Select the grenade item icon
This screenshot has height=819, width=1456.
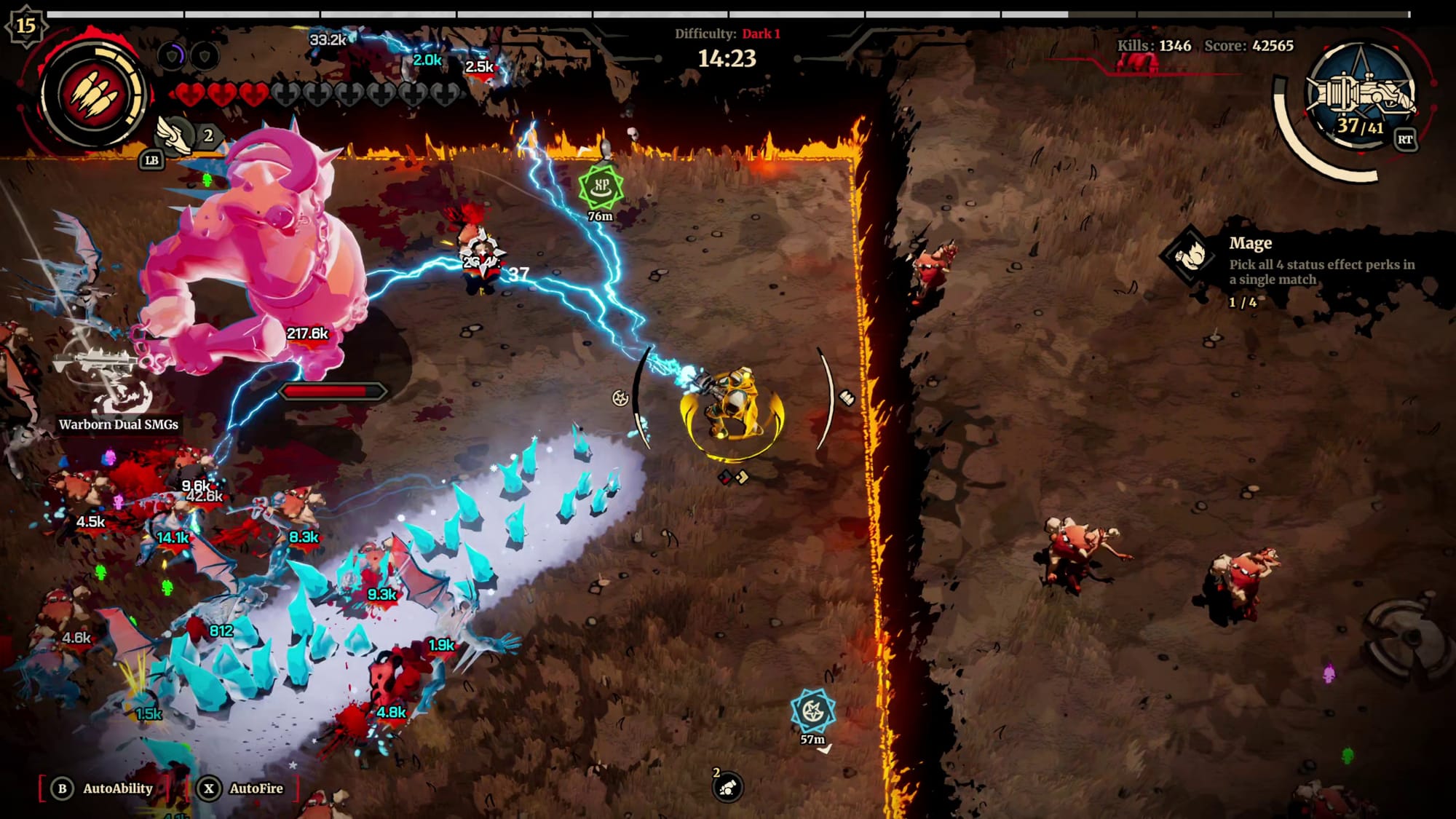pyautogui.click(x=727, y=787)
